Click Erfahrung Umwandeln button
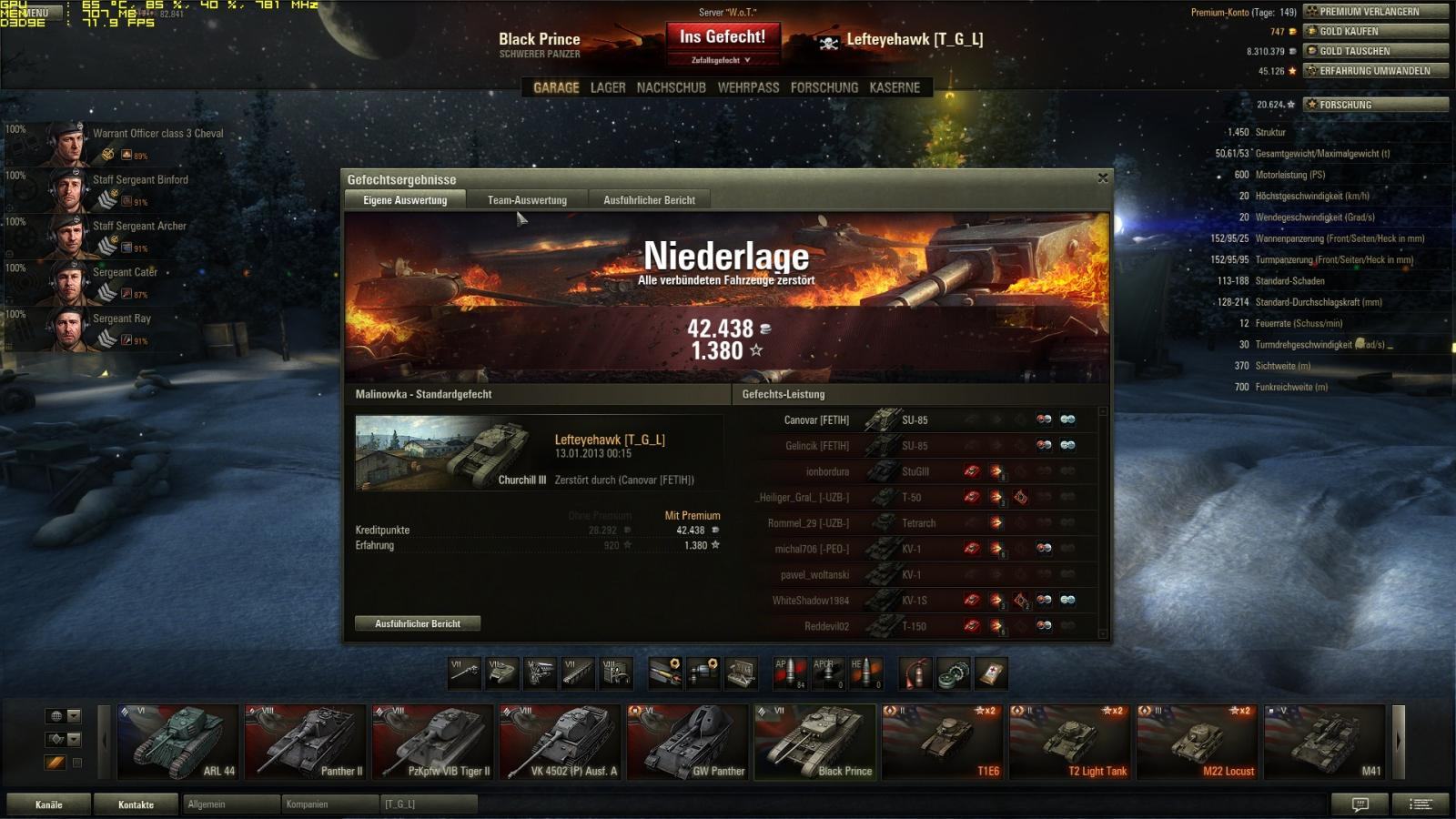Viewport: 1456px width, 819px height. [1375, 71]
